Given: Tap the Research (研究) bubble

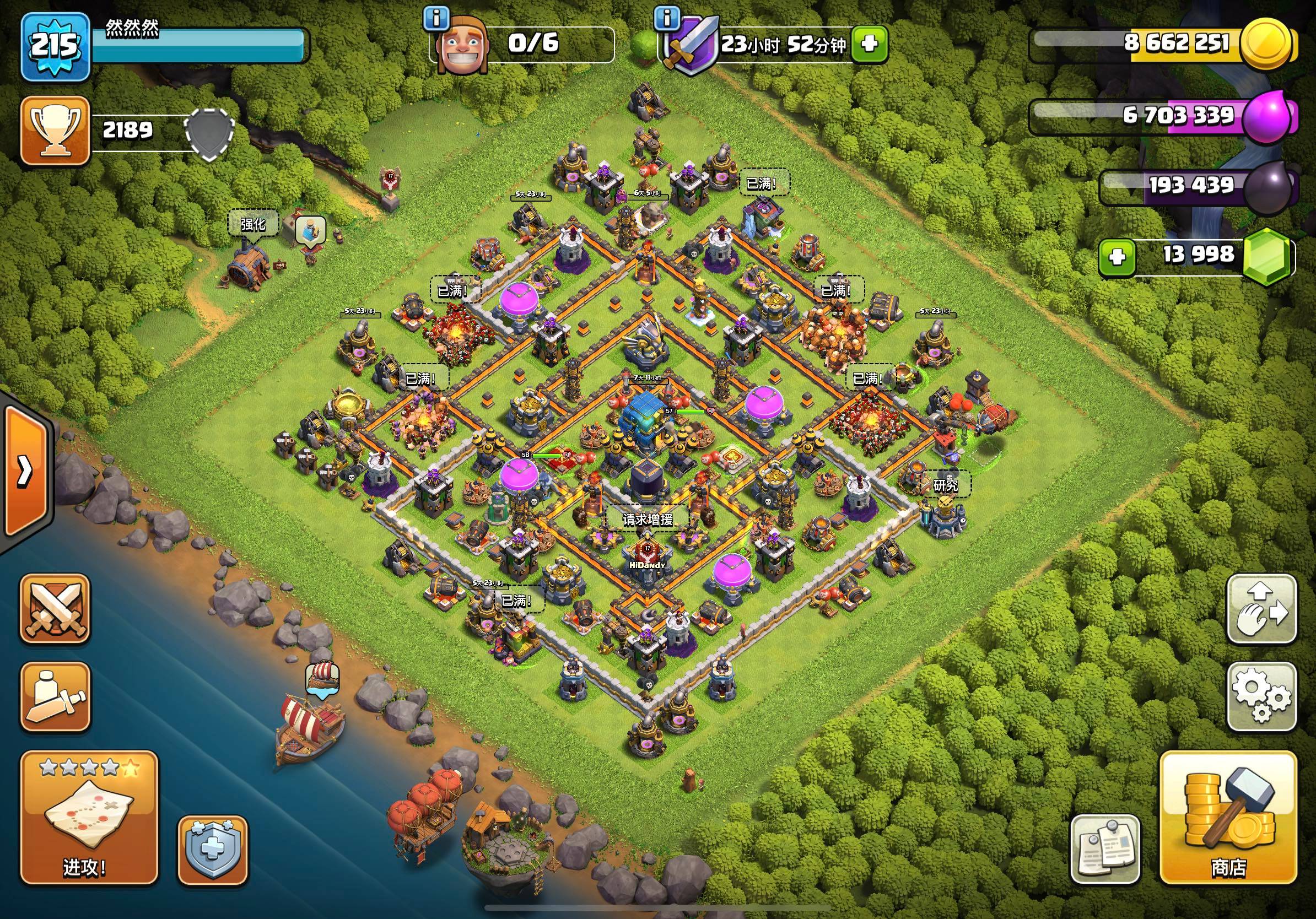Looking at the screenshot, I should [945, 485].
